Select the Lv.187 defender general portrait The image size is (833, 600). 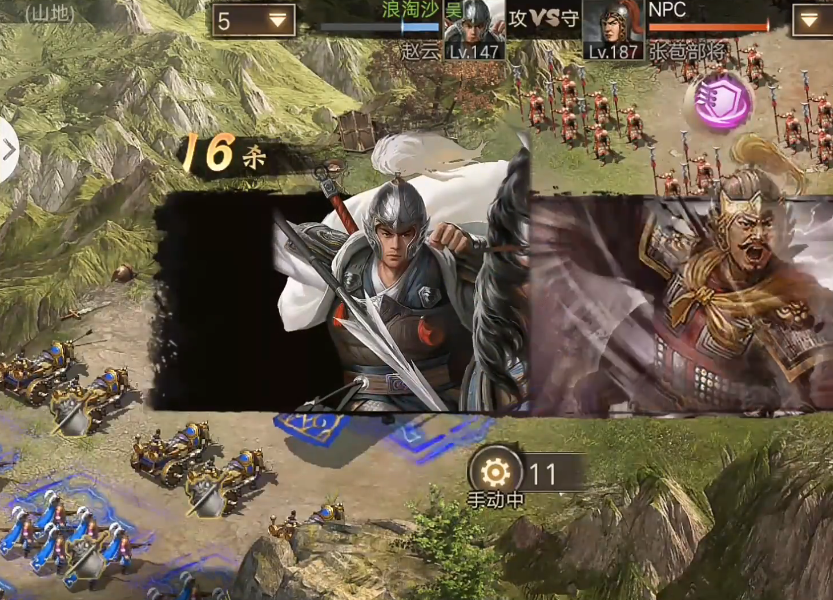(x=613, y=27)
